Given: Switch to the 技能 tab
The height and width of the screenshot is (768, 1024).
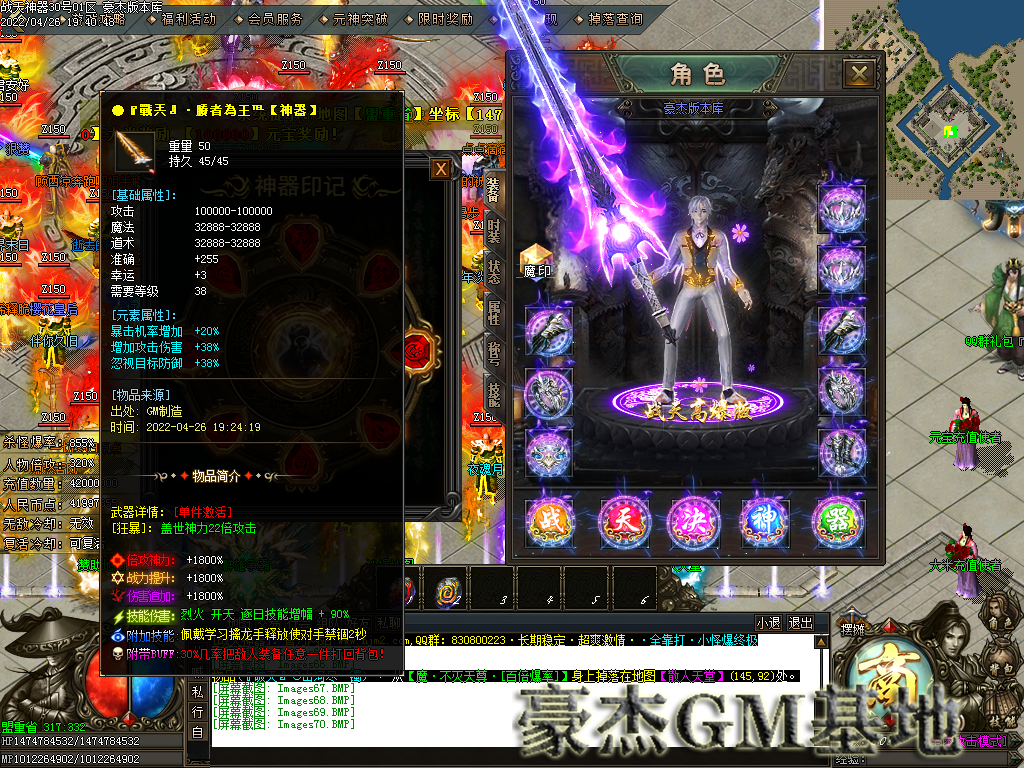Looking at the screenshot, I should [x=493, y=393].
